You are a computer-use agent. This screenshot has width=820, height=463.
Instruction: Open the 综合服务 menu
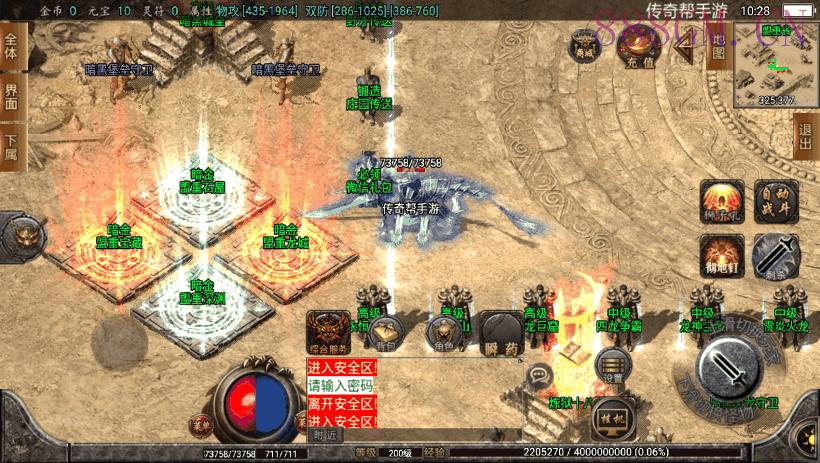pos(329,332)
